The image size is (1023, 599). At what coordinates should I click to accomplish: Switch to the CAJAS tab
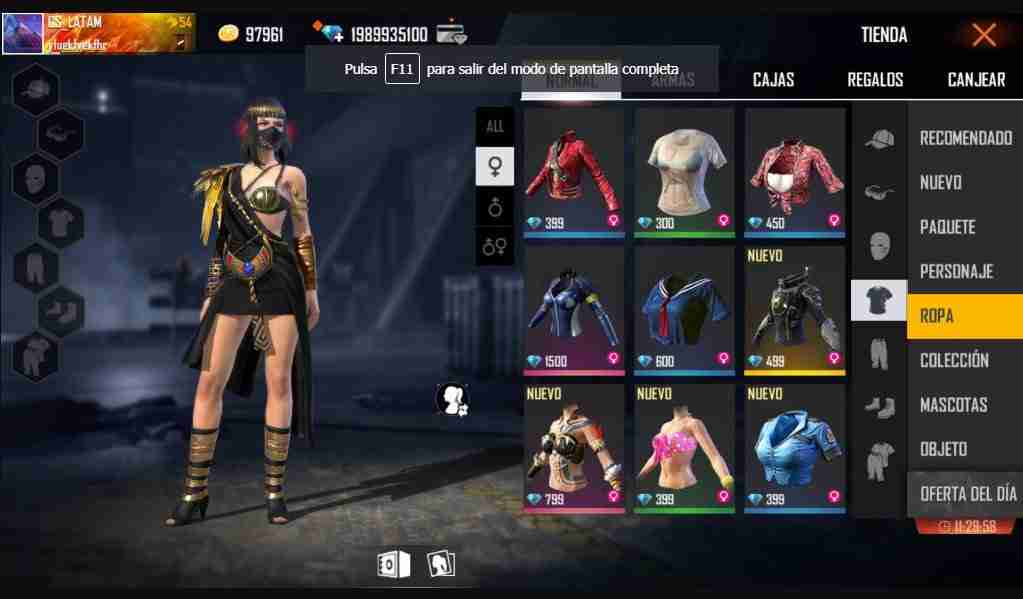[773, 80]
